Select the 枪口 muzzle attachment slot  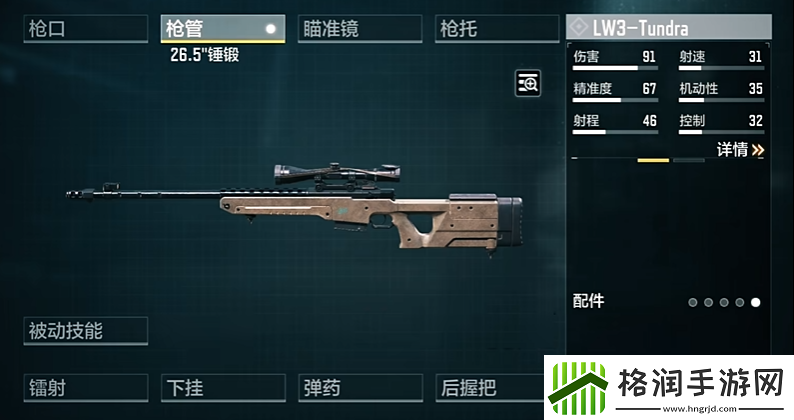(85, 29)
